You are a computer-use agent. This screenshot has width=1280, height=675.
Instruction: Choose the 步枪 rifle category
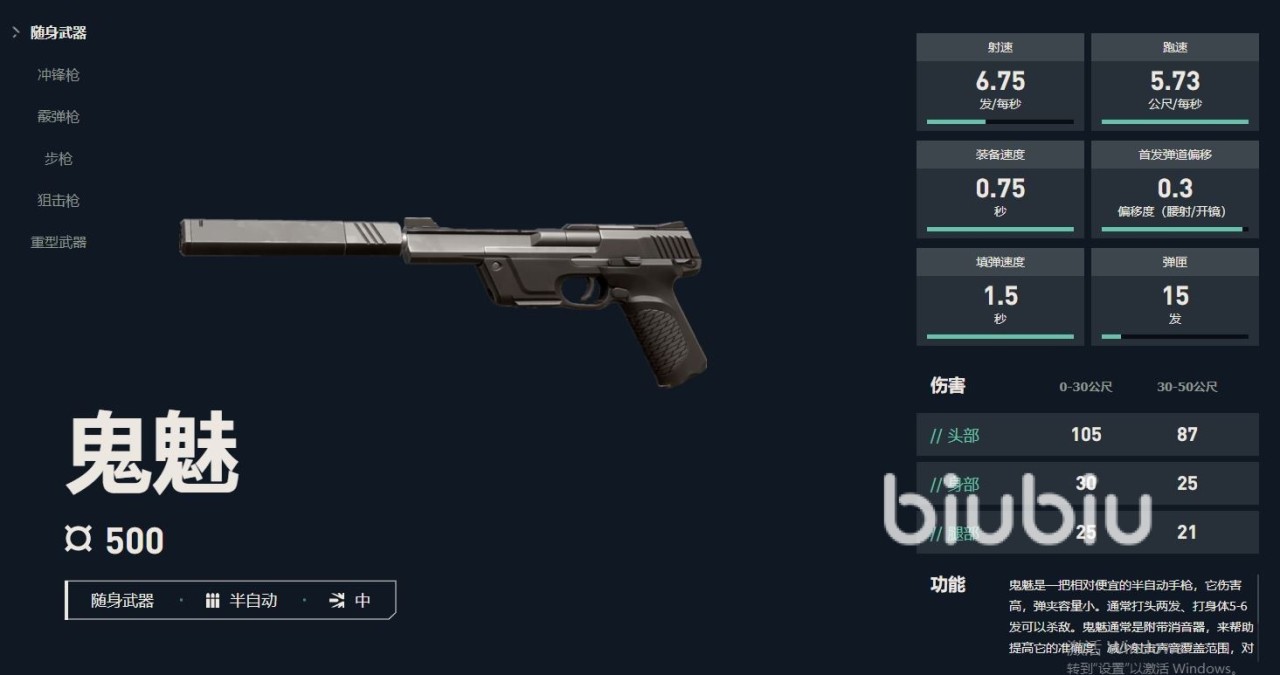click(x=58, y=159)
